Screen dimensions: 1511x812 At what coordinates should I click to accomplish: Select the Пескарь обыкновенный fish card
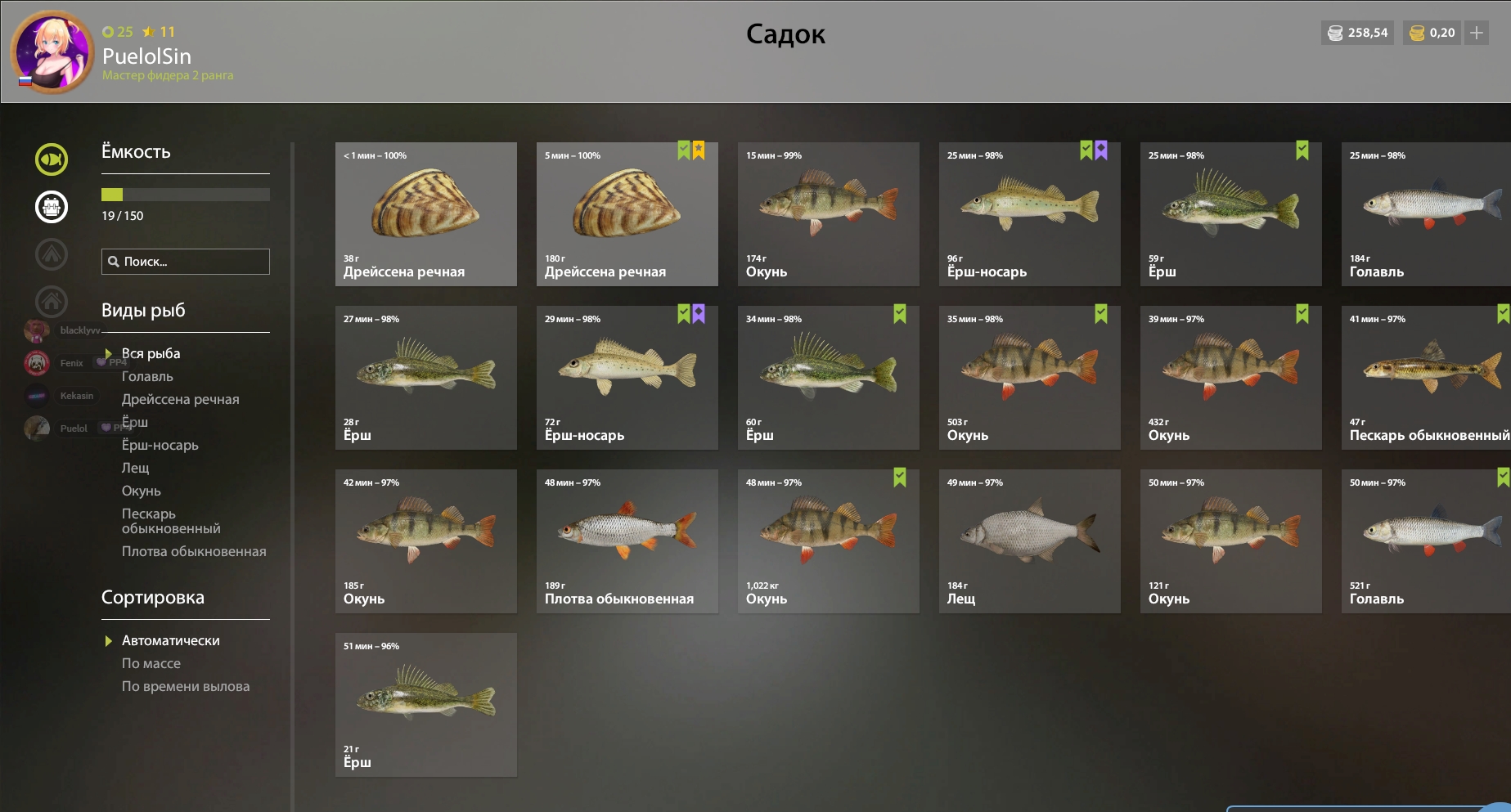pyautogui.click(x=1426, y=377)
